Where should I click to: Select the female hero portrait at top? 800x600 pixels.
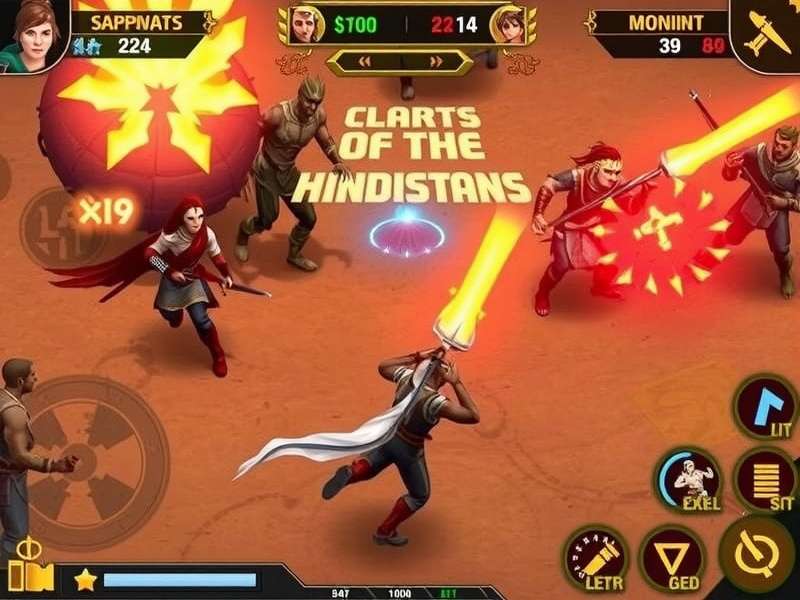point(508,25)
